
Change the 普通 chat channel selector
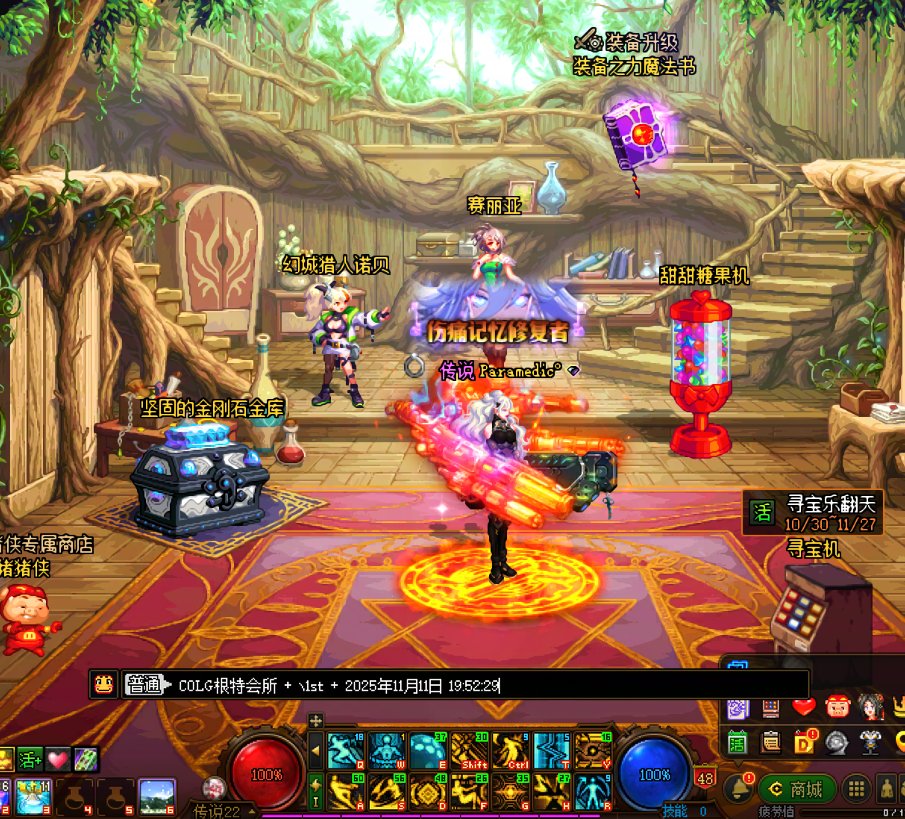point(143,685)
